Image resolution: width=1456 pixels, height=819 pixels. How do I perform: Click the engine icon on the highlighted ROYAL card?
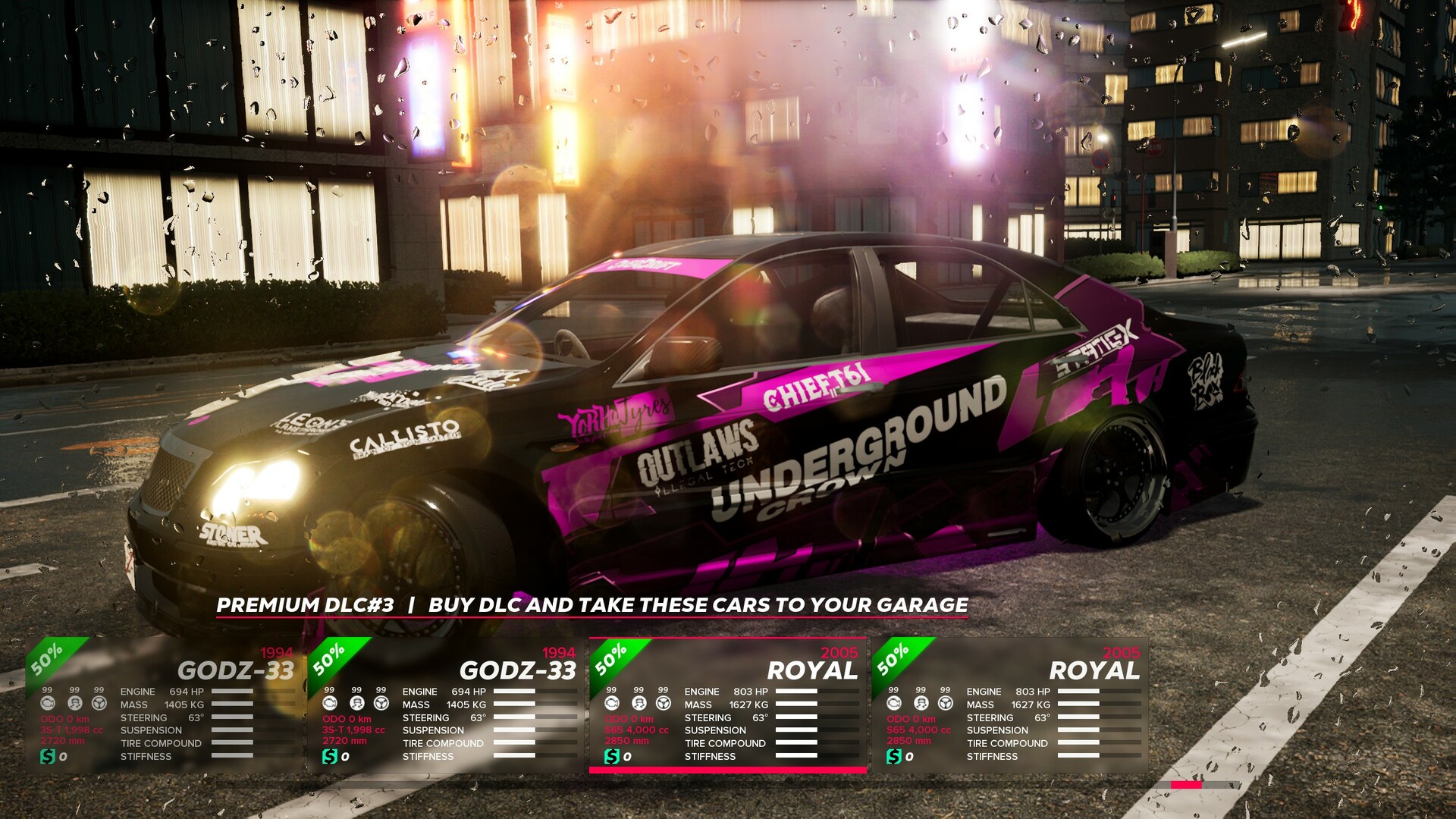click(x=611, y=703)
